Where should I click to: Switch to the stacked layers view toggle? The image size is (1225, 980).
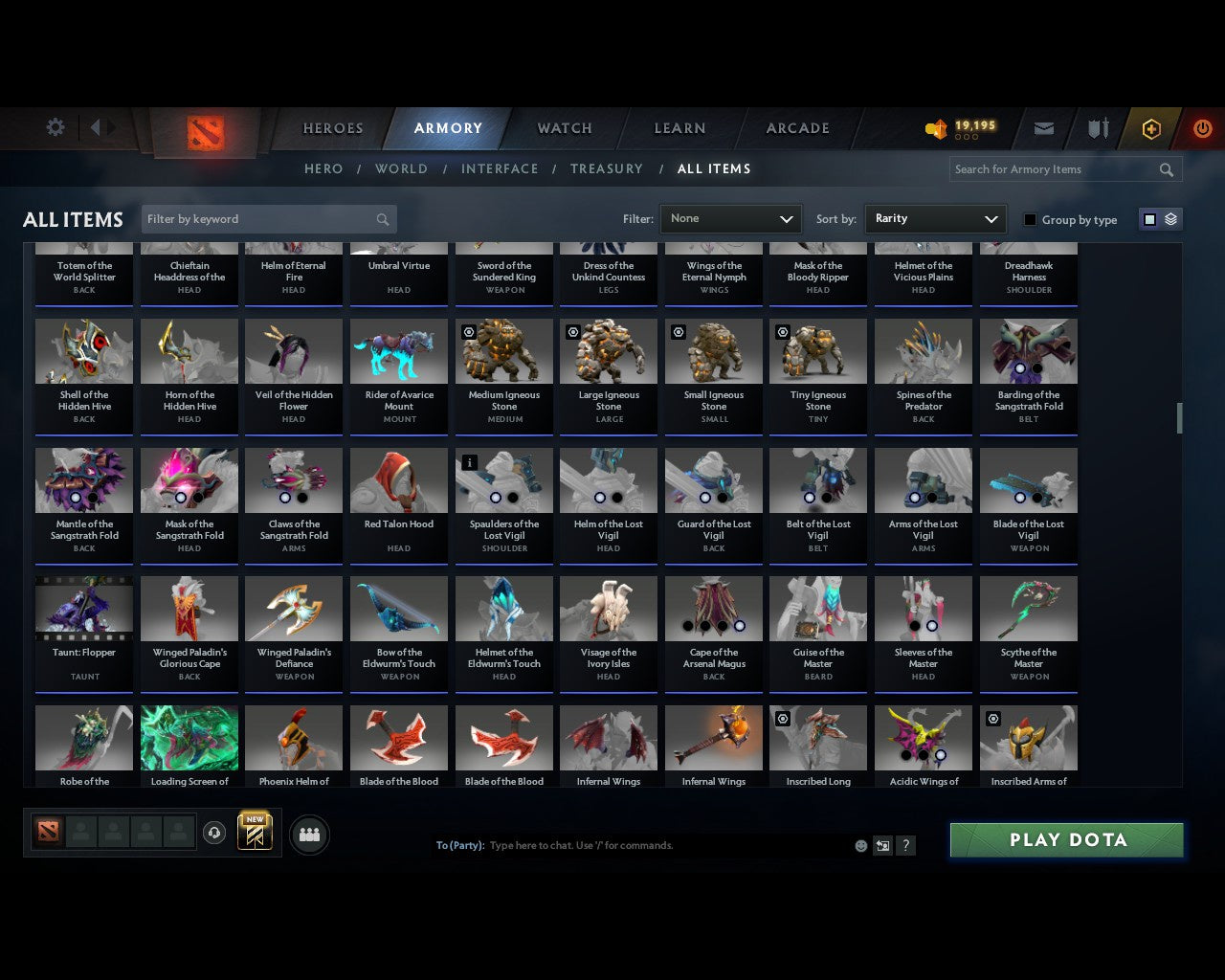tap(1169, 218)
